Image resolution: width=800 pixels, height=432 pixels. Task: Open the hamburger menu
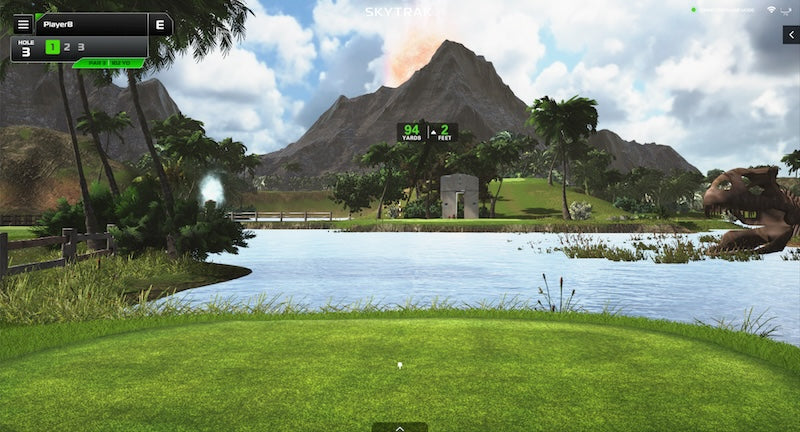pyautogui.click(x=23, y=24)
